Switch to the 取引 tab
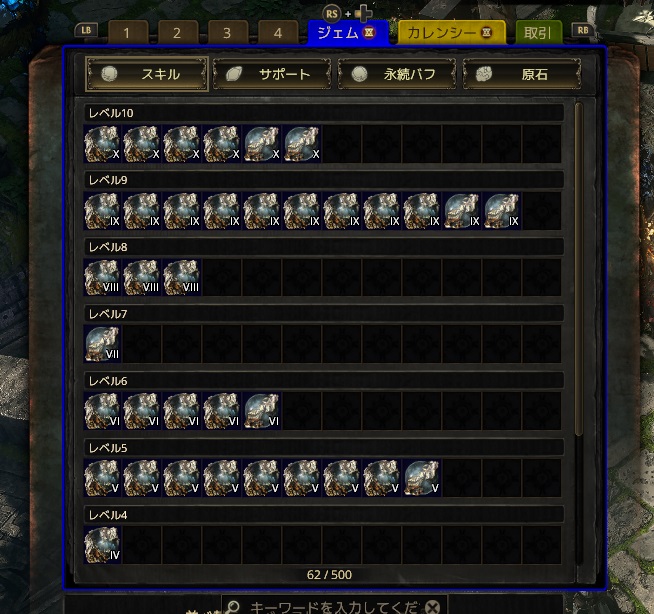 point(538,32)
